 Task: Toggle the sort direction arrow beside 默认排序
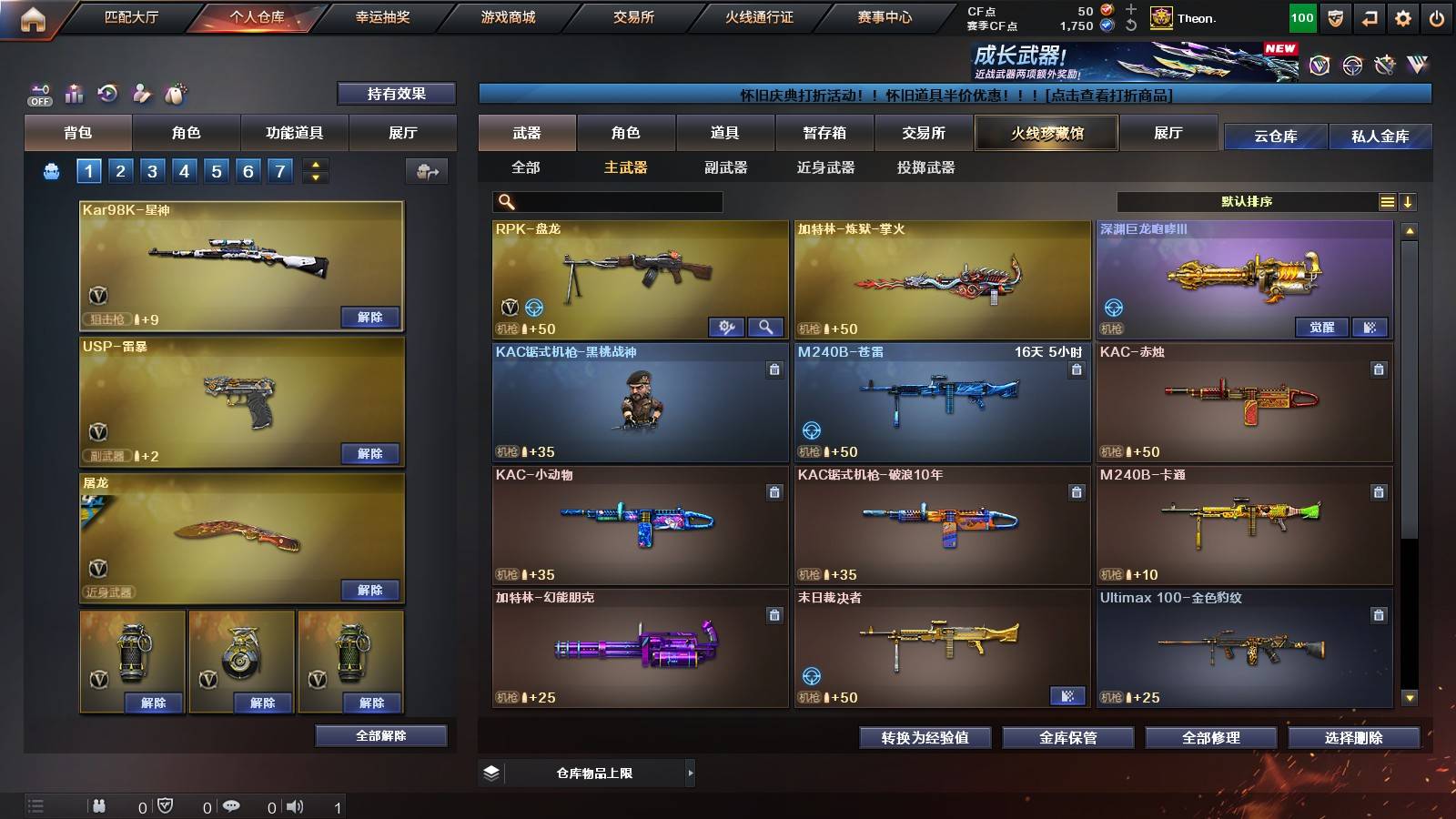click(x=1408, y=202)
